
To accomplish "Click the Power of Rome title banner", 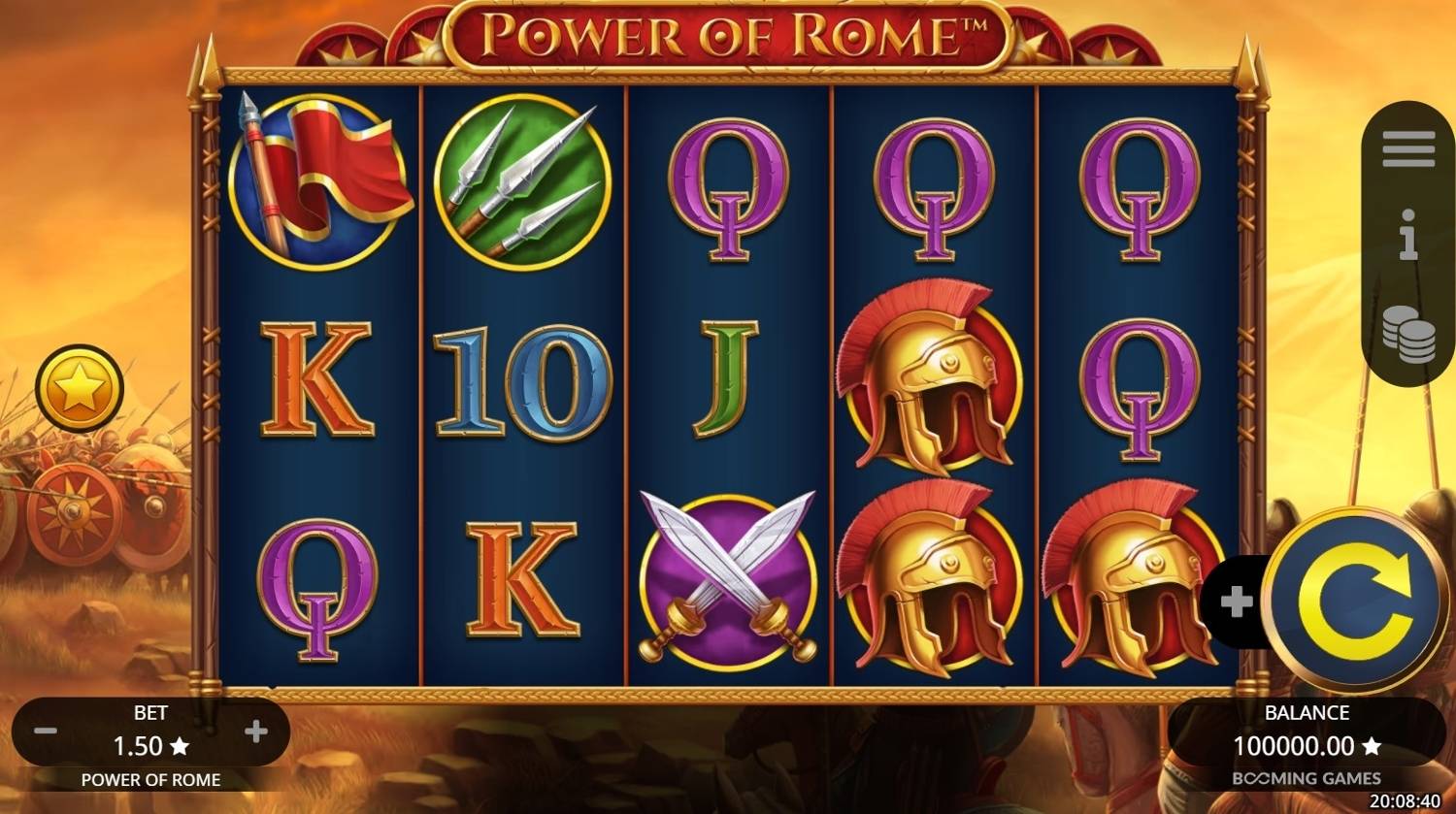I will [x=728, y=34].
